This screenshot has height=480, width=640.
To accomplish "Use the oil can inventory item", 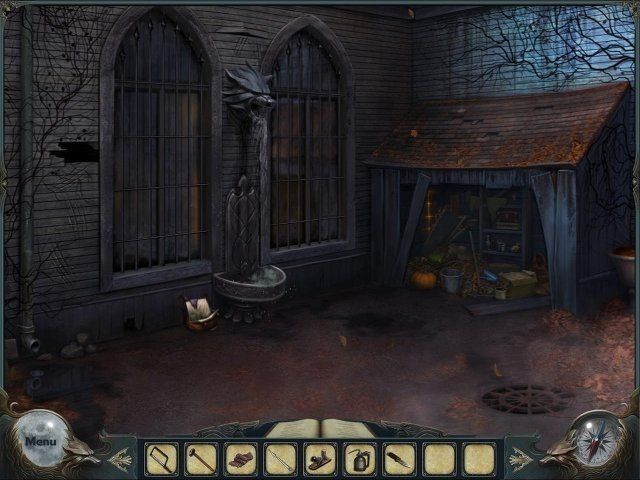I will pos(360,459).
